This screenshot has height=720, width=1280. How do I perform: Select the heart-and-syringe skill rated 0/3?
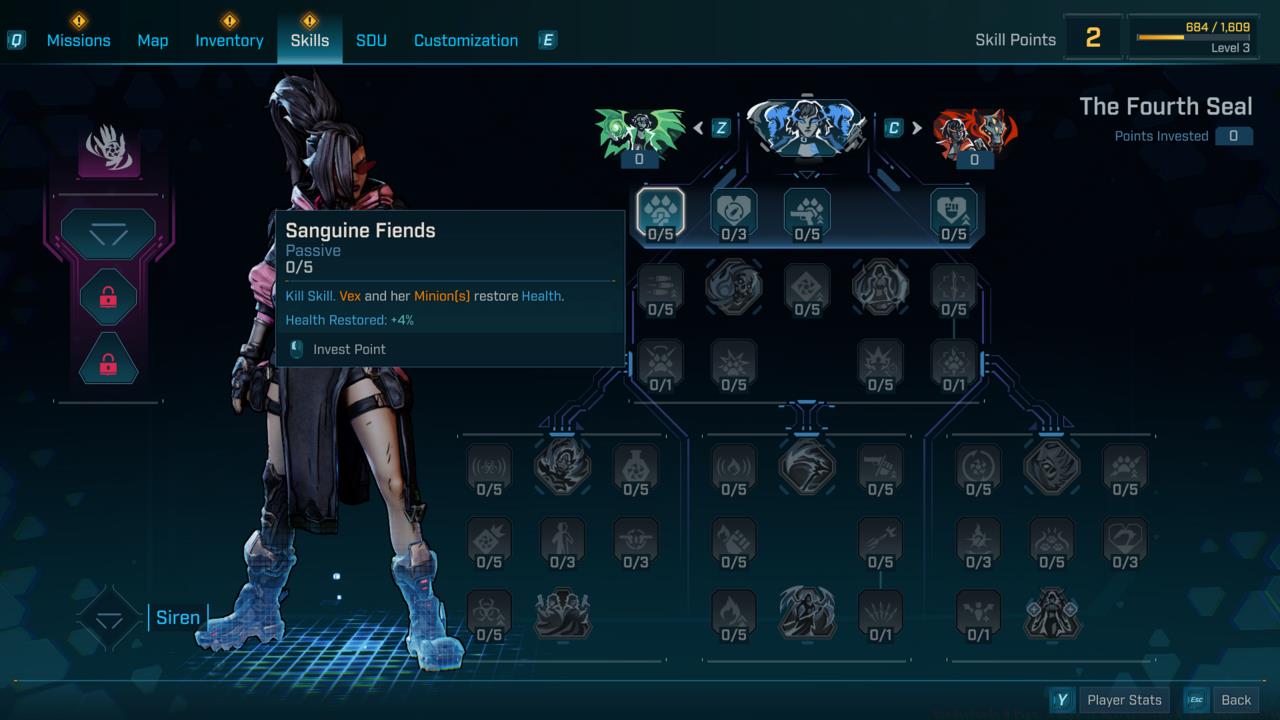(734, 212)
